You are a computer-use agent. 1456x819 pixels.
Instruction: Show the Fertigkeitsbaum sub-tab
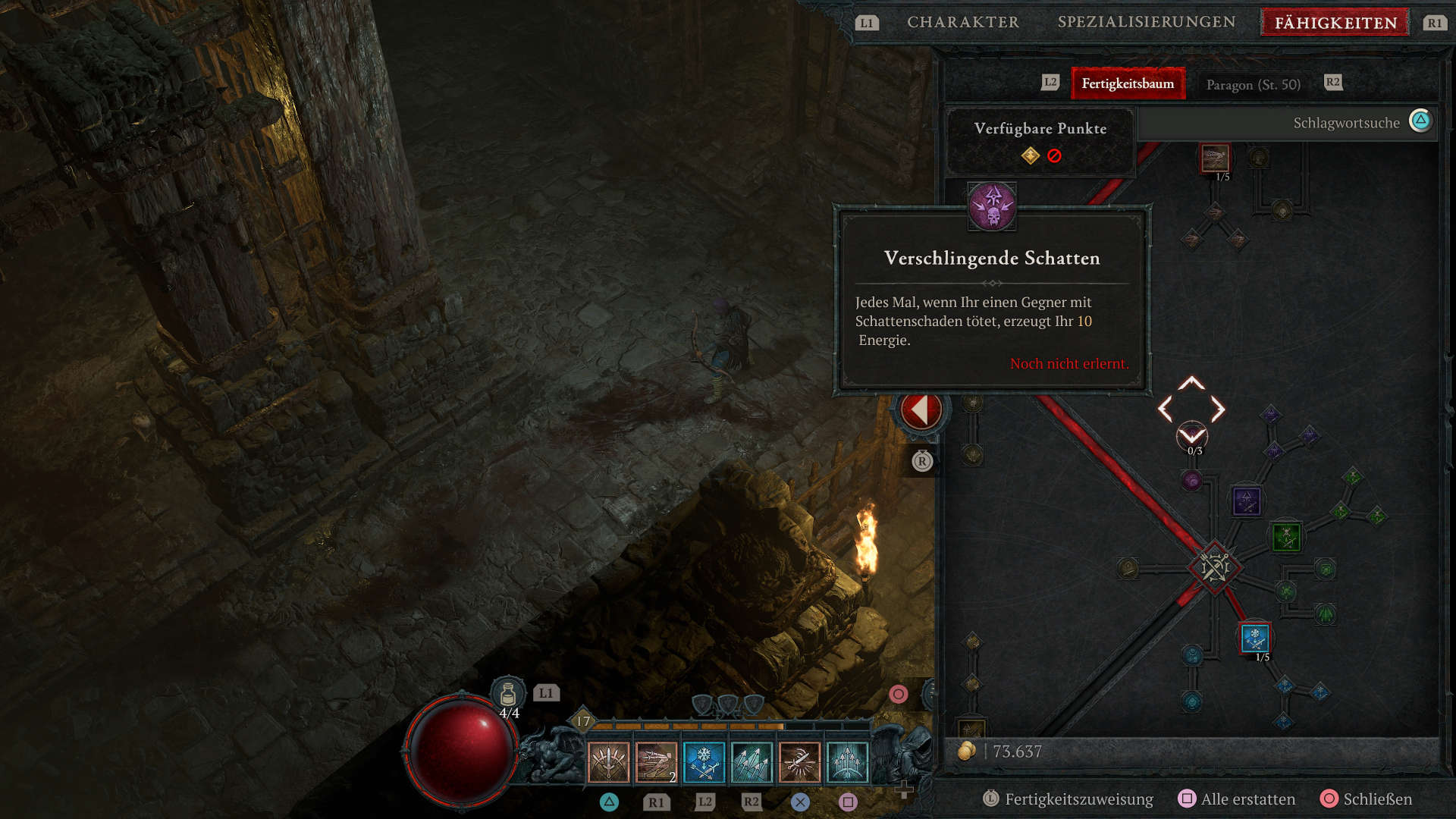point(1127,83)
